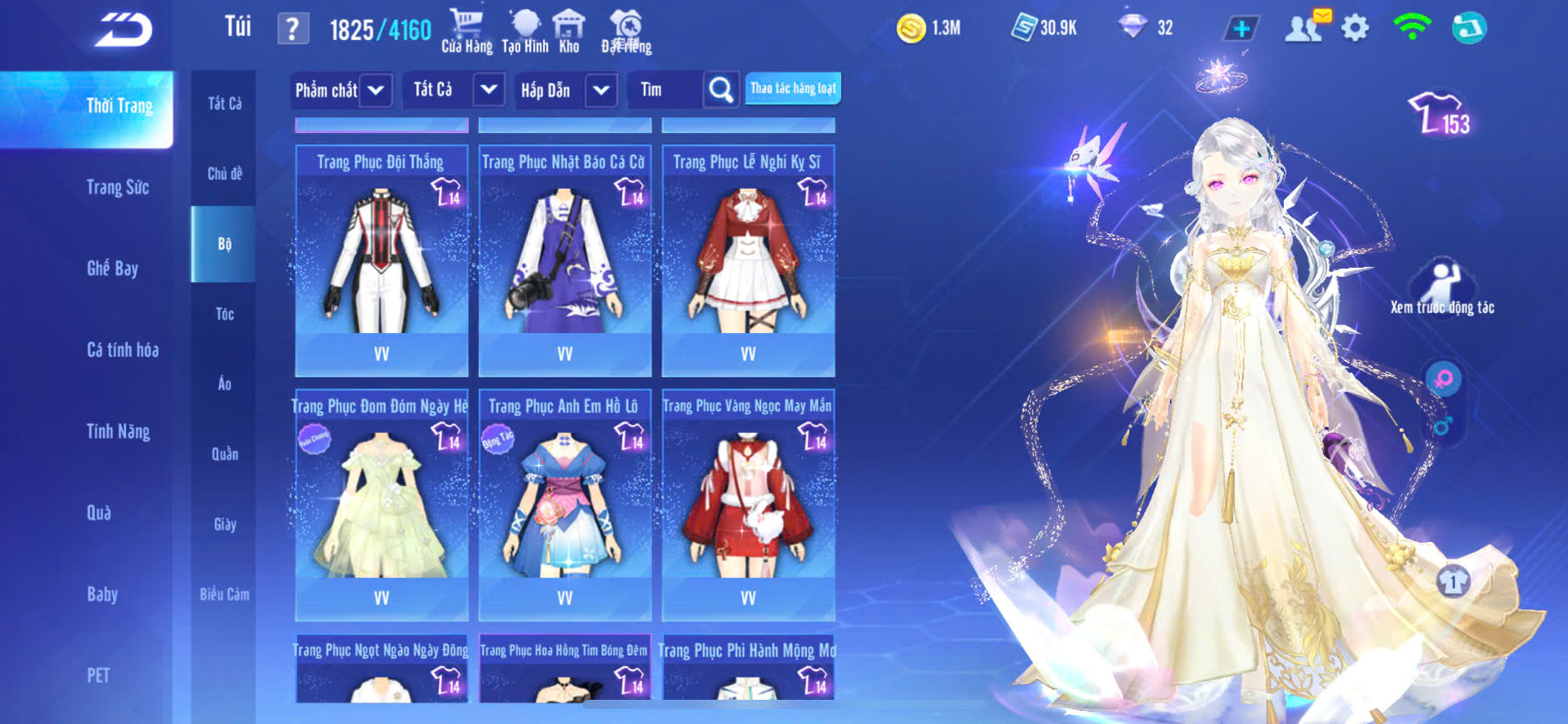Viewport: 1568px width, 724px height.
Task: Open the Kho storage
Action: point(569,32)
